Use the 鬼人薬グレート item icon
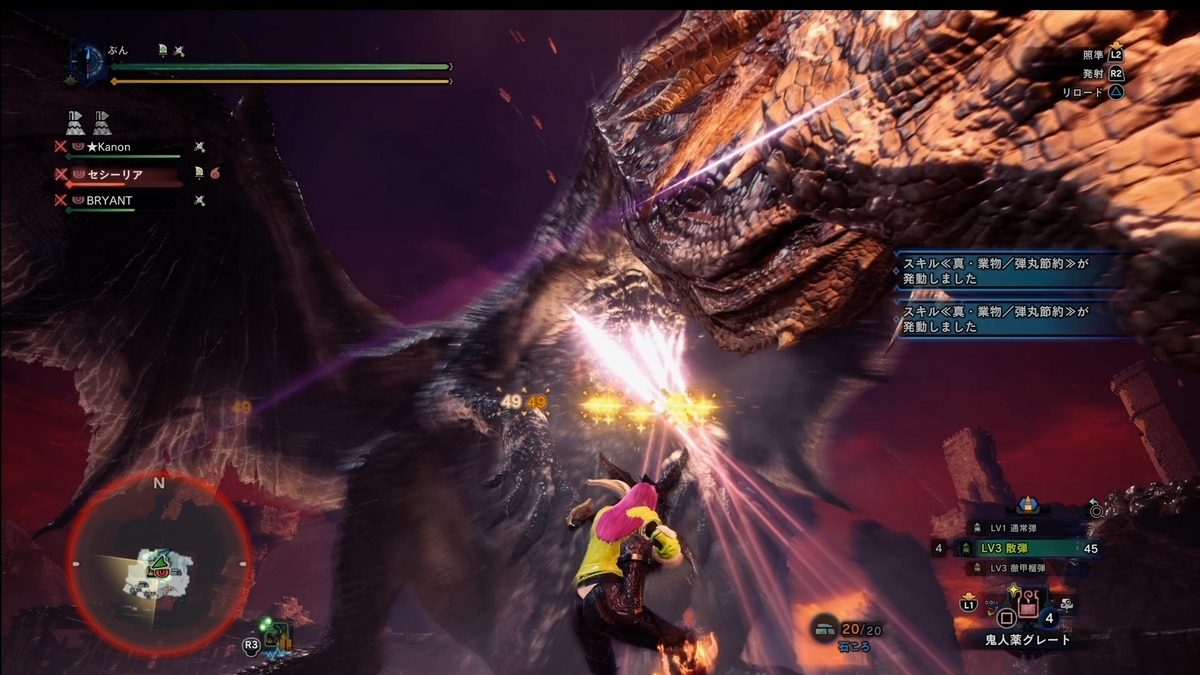Screen dimensions: 1200x675 1027,605
